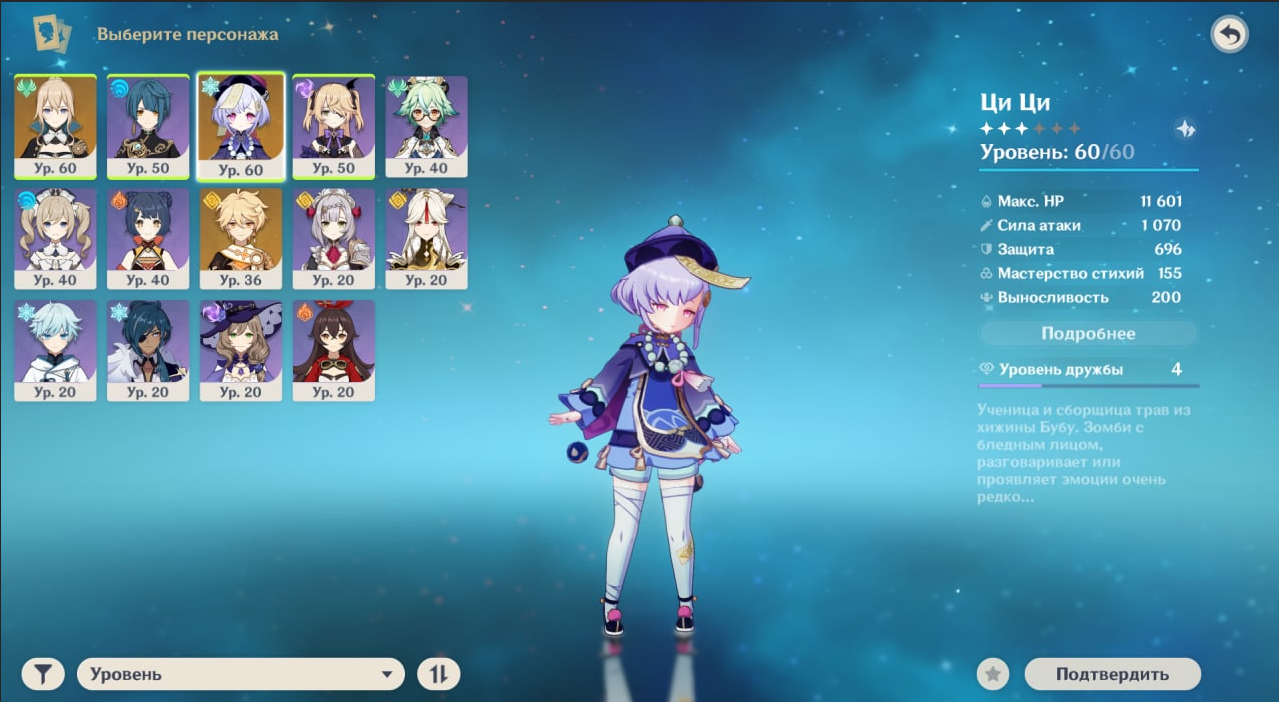Viewport: 1279px width, 702px height.
Task: Select the Qiqi portrait card
Action: 241,125
